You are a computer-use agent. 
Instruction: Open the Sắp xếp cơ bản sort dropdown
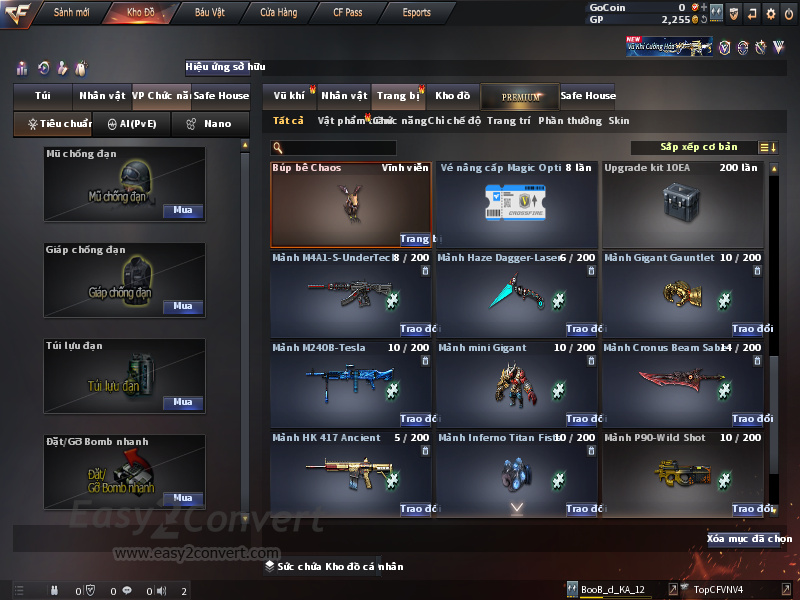point(700,147)
